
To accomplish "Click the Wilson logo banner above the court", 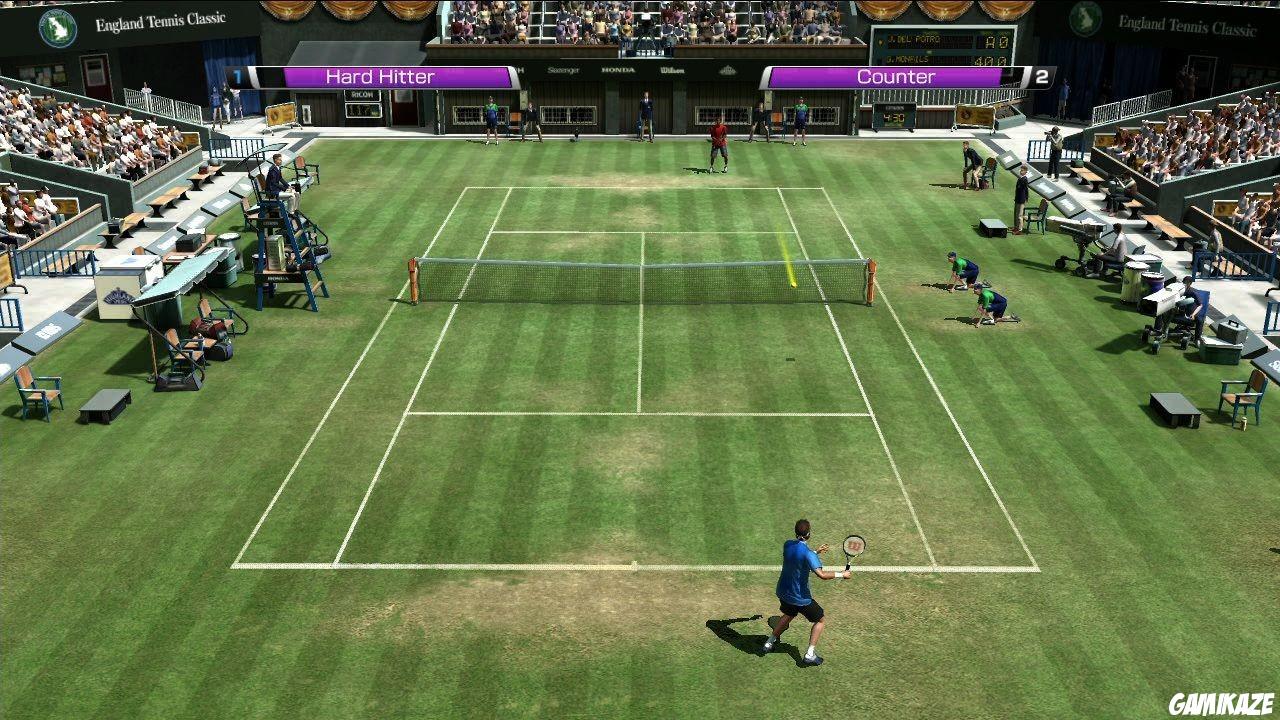I will 673,70.
